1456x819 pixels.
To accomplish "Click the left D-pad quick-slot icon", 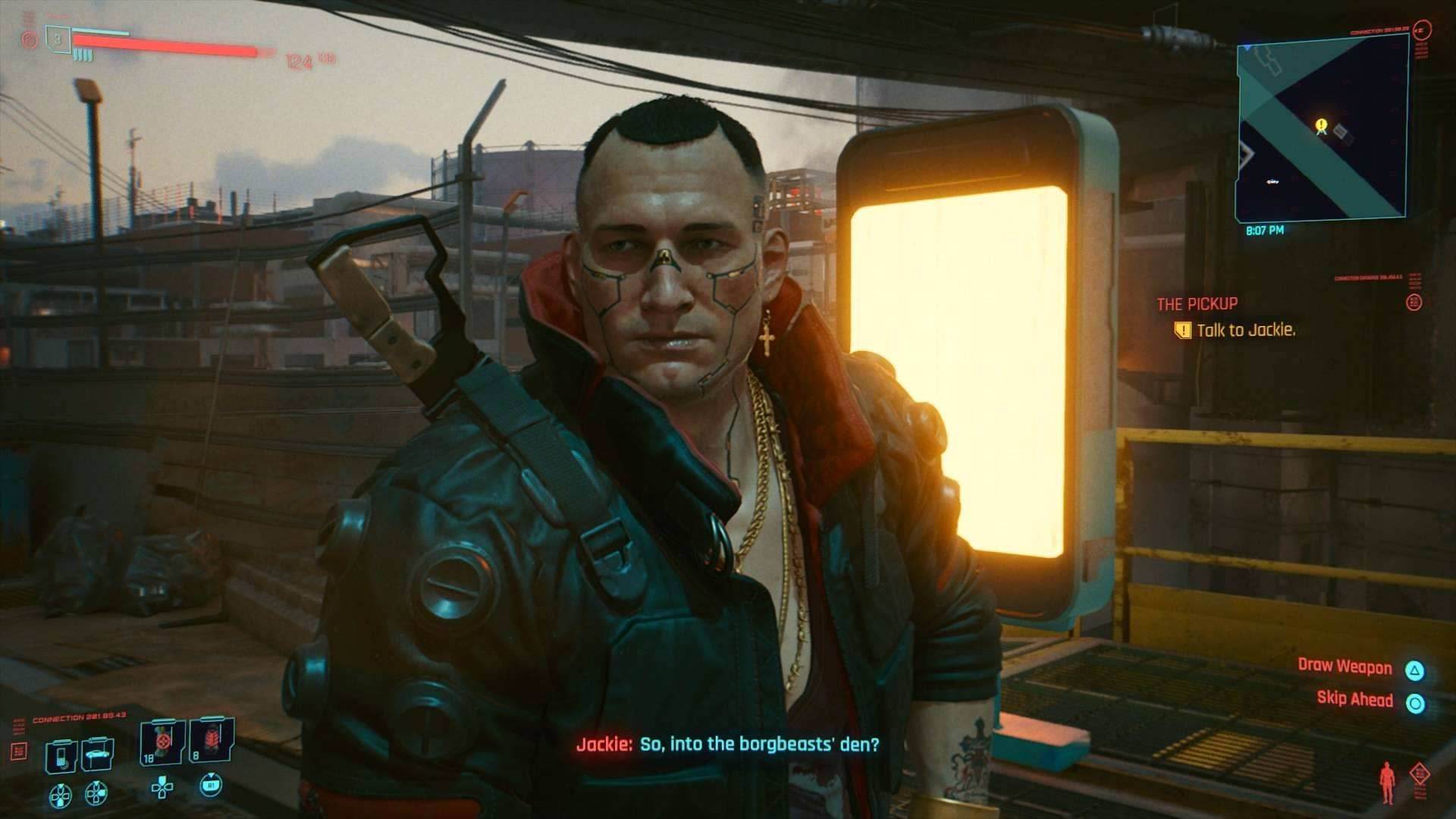I will (61, 795).
